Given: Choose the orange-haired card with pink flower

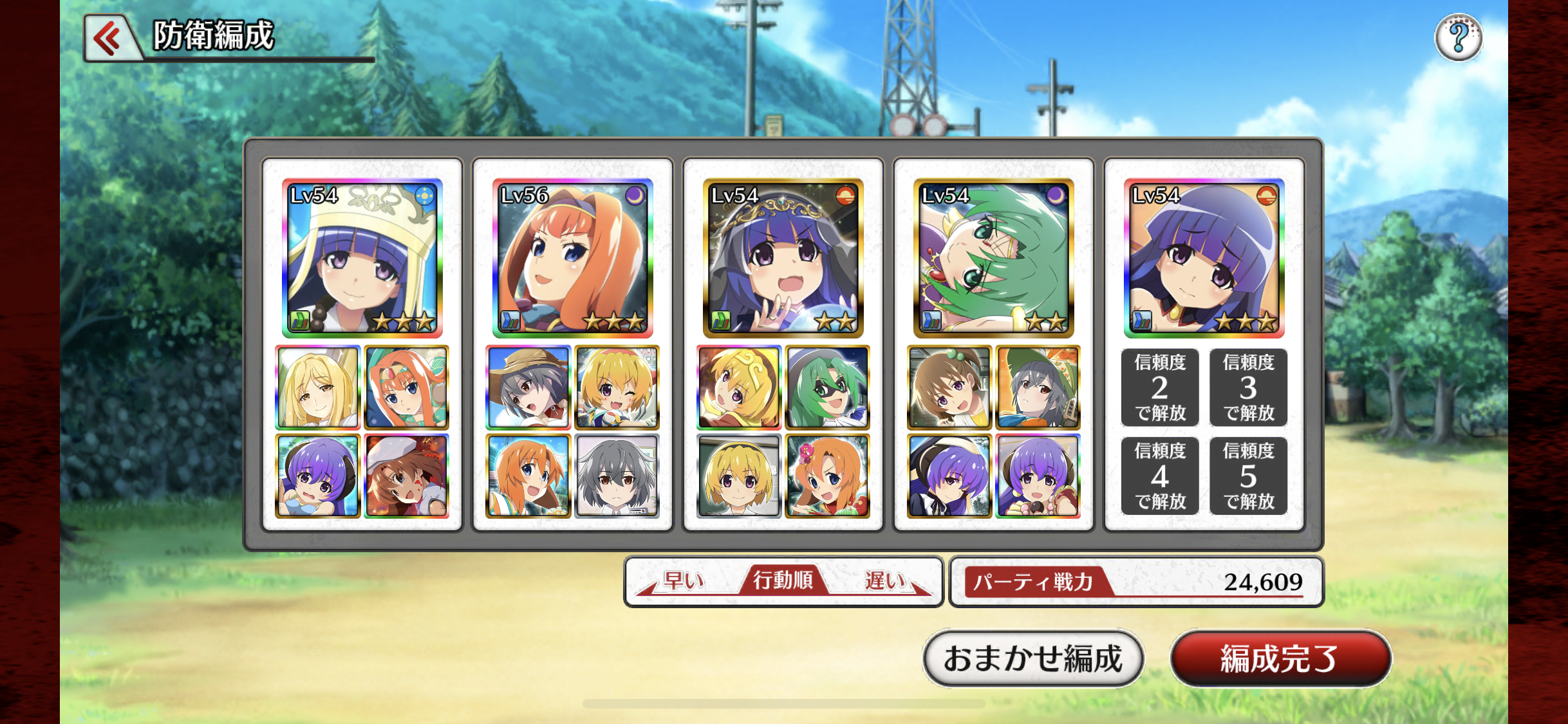Looking at the screenshot, I should 827,476.
